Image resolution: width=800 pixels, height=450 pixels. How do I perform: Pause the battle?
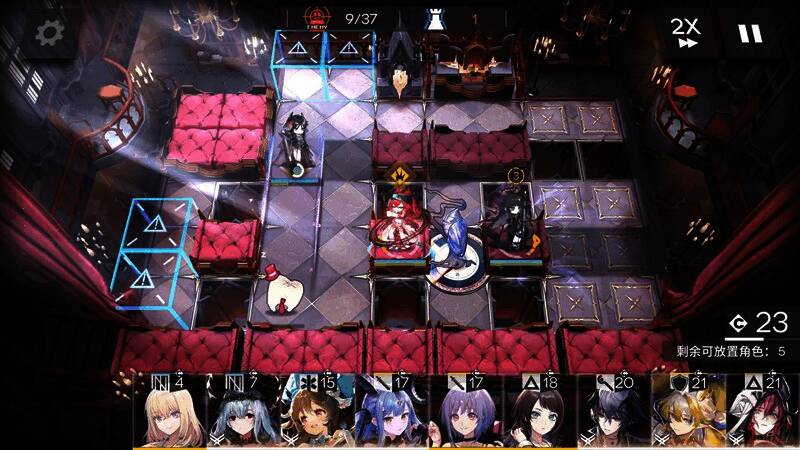(x=749, y=33)
